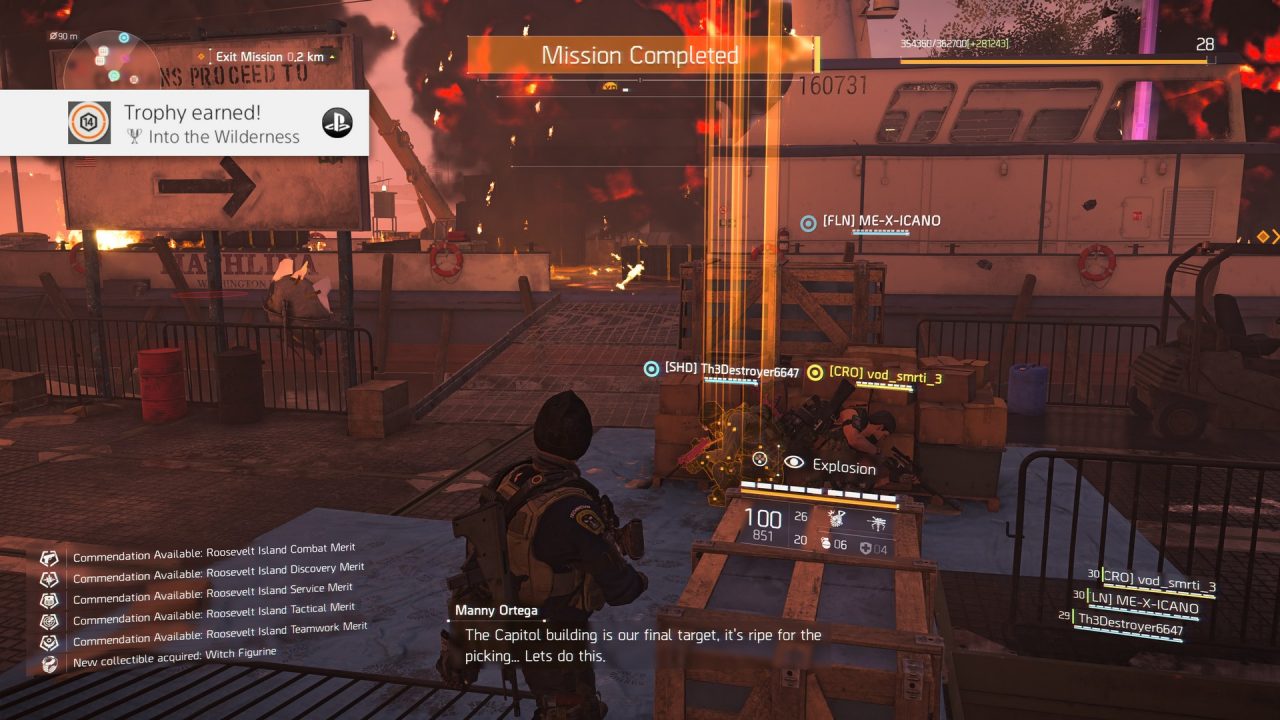Show the Roosevelt Island Tactical Merit commendation

click(x=213, y=612)
